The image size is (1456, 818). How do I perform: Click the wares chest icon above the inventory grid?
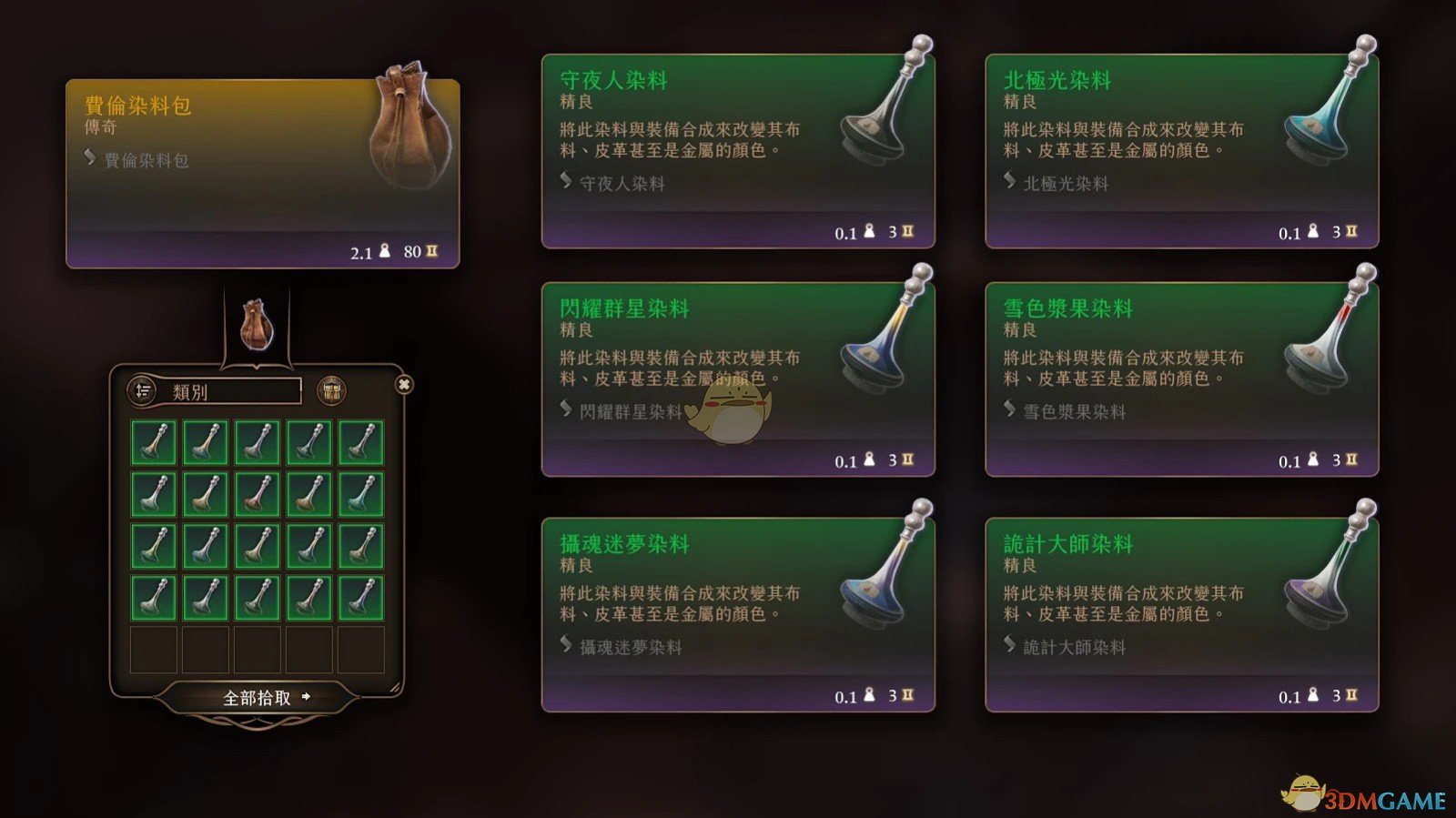331,389
